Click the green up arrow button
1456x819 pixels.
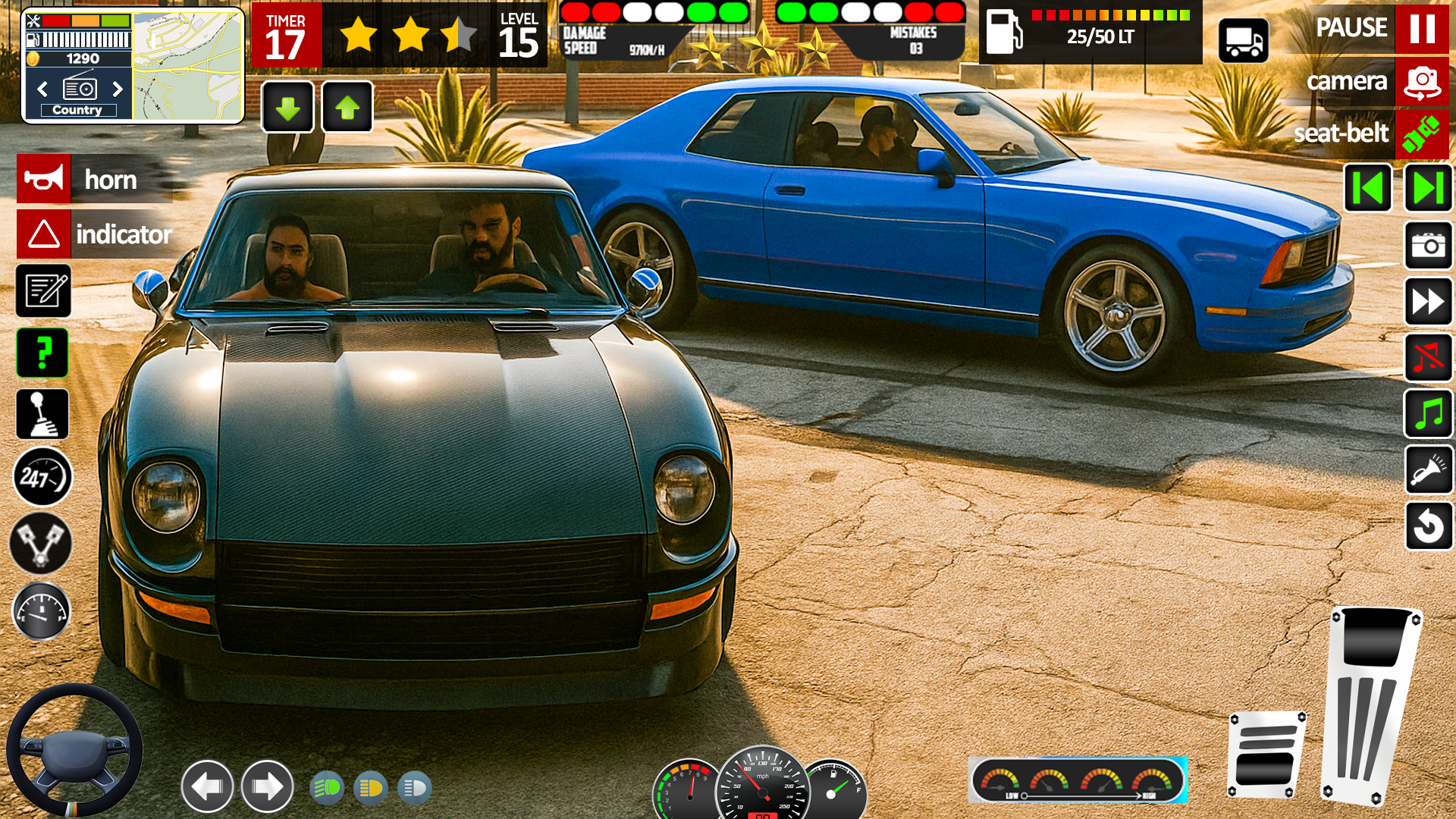pyautogui.click(x=347, y=108)
